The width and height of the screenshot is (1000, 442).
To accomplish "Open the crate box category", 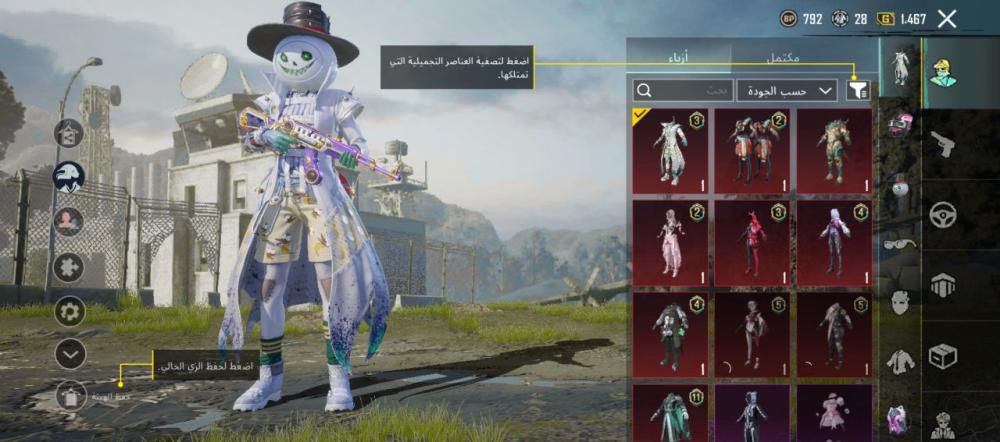I will [943, 355].
